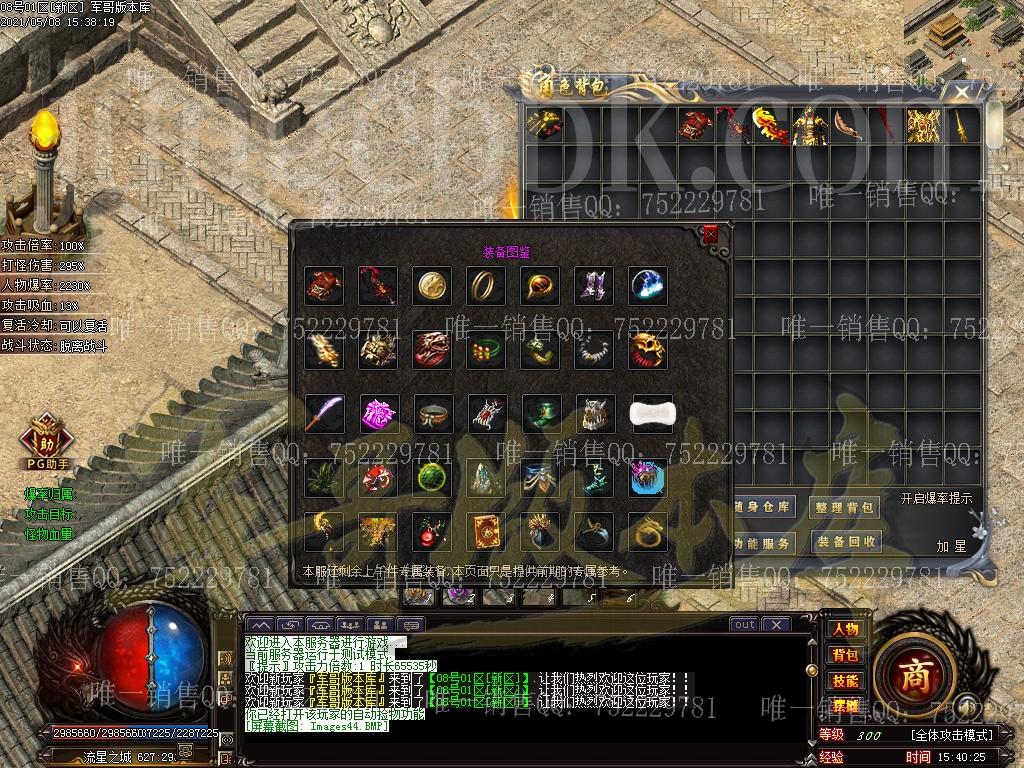Open the 加星 star upgrade option
Viewport: 1024px width, 768px height.
pyautogui.click(x=951, y=546)
